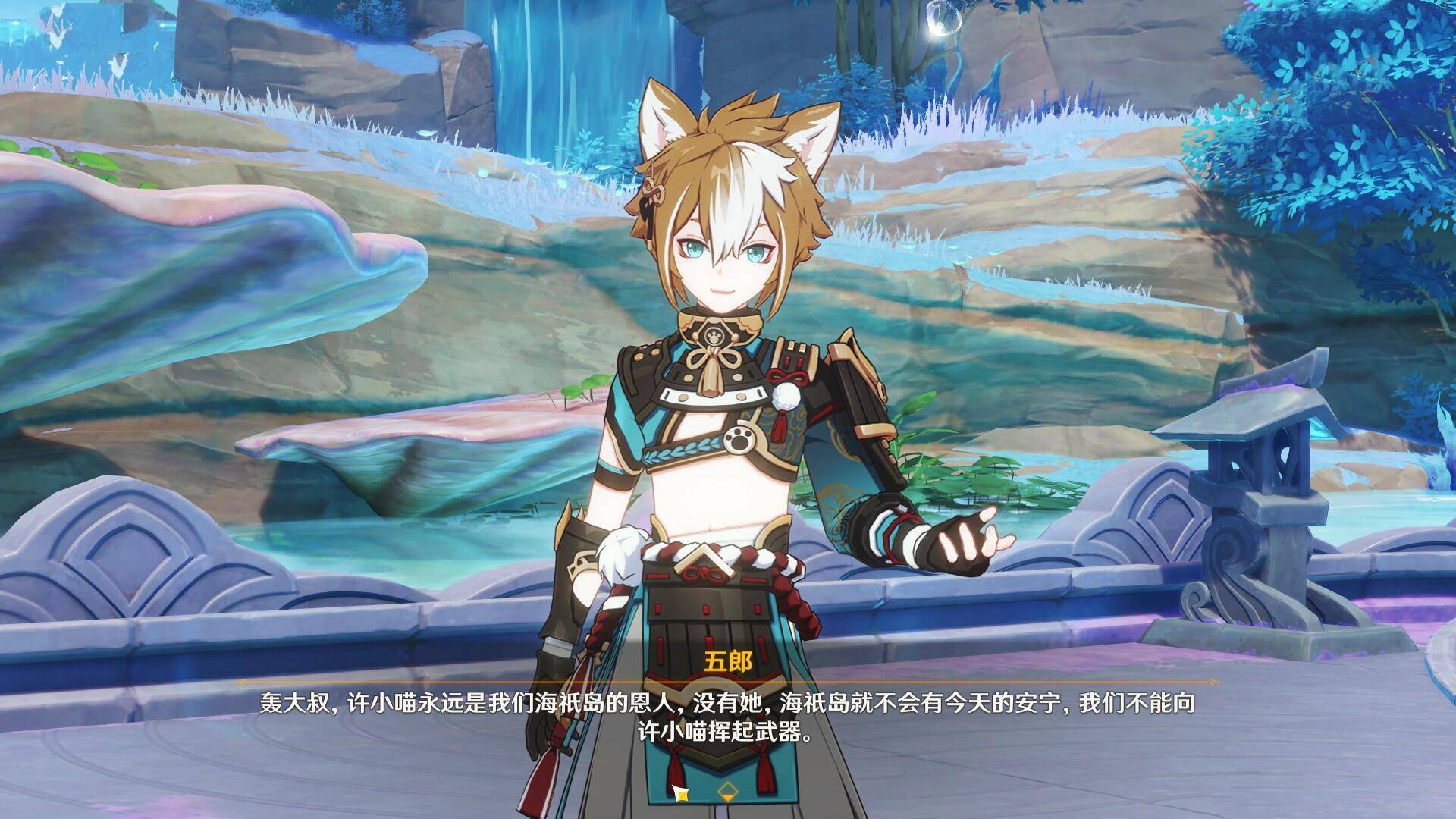Click the yellow dialogue continue arrow
Image resolution: width=1456 pixels, height=819 pixels.
(x=727, y=792)
